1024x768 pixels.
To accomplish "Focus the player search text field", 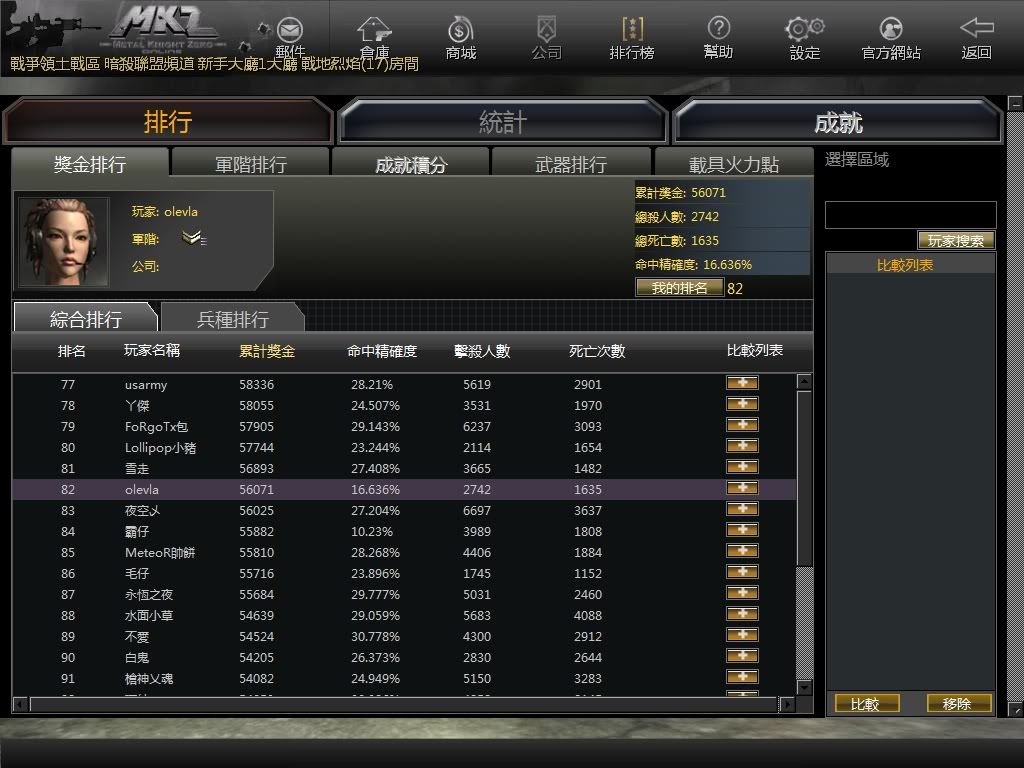I will pos(910,215).
